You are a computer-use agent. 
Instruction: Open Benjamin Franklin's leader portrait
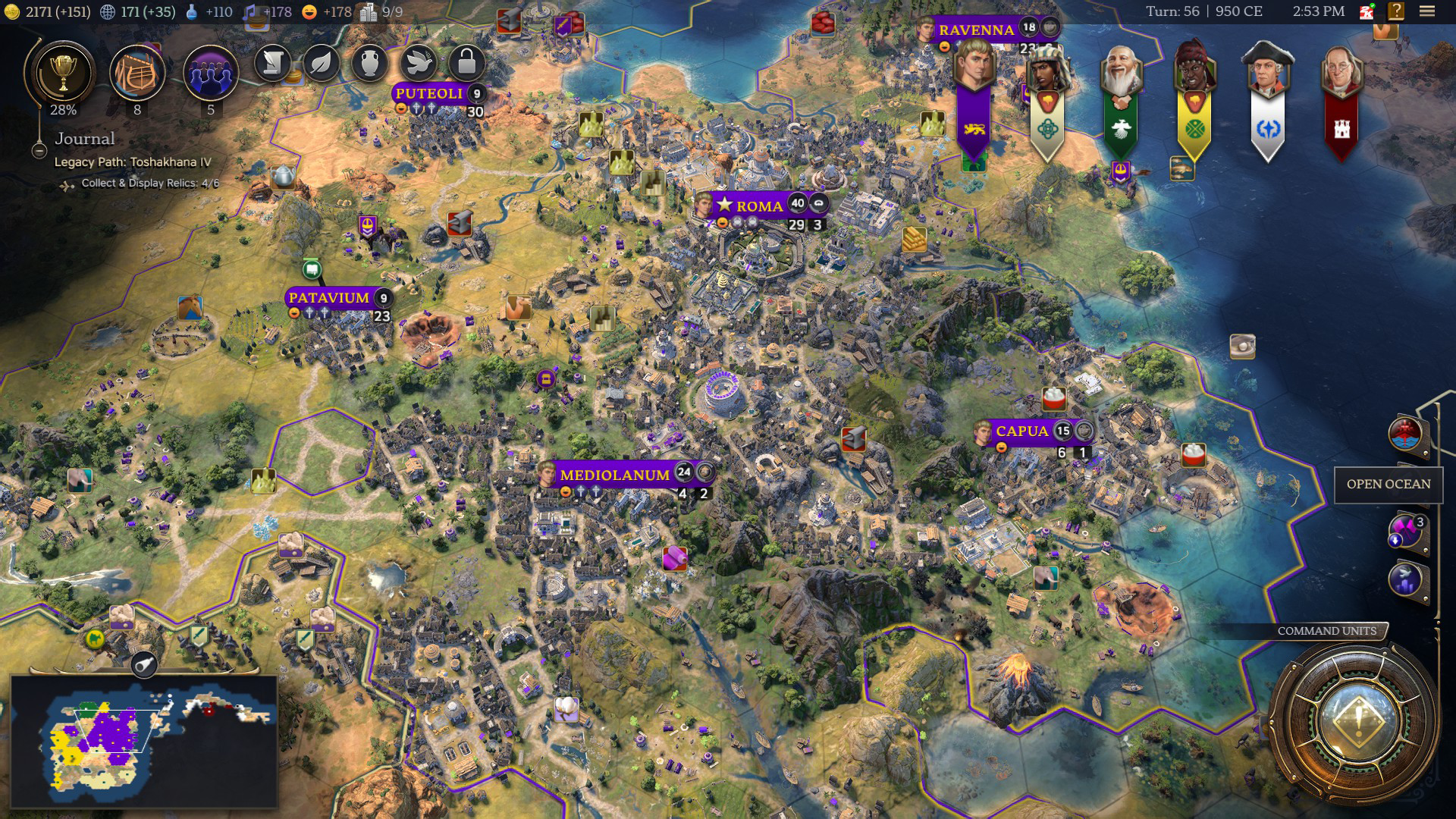click(x=1341, y=74)
